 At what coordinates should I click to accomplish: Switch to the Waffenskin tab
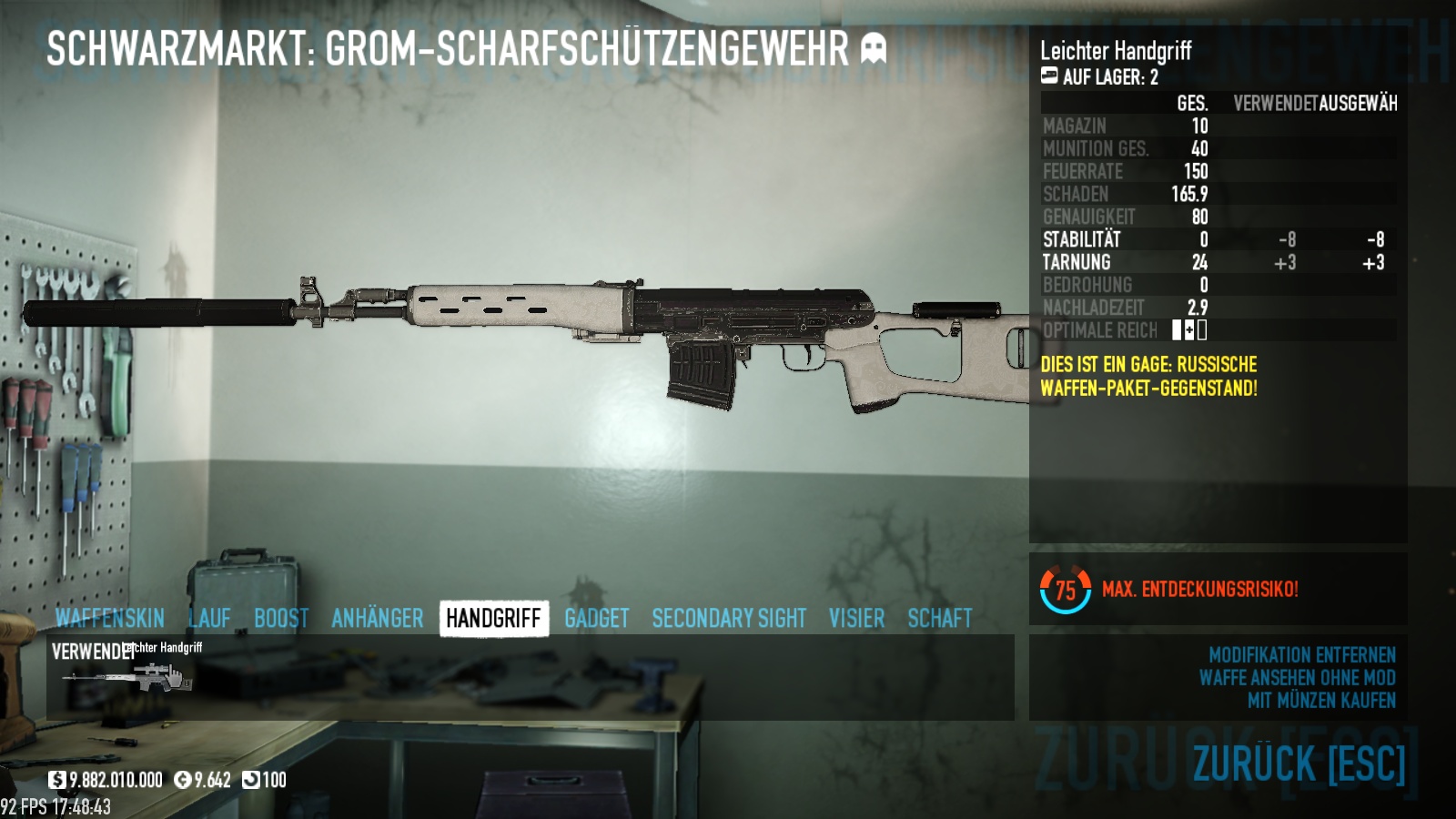tap(110, 619)
